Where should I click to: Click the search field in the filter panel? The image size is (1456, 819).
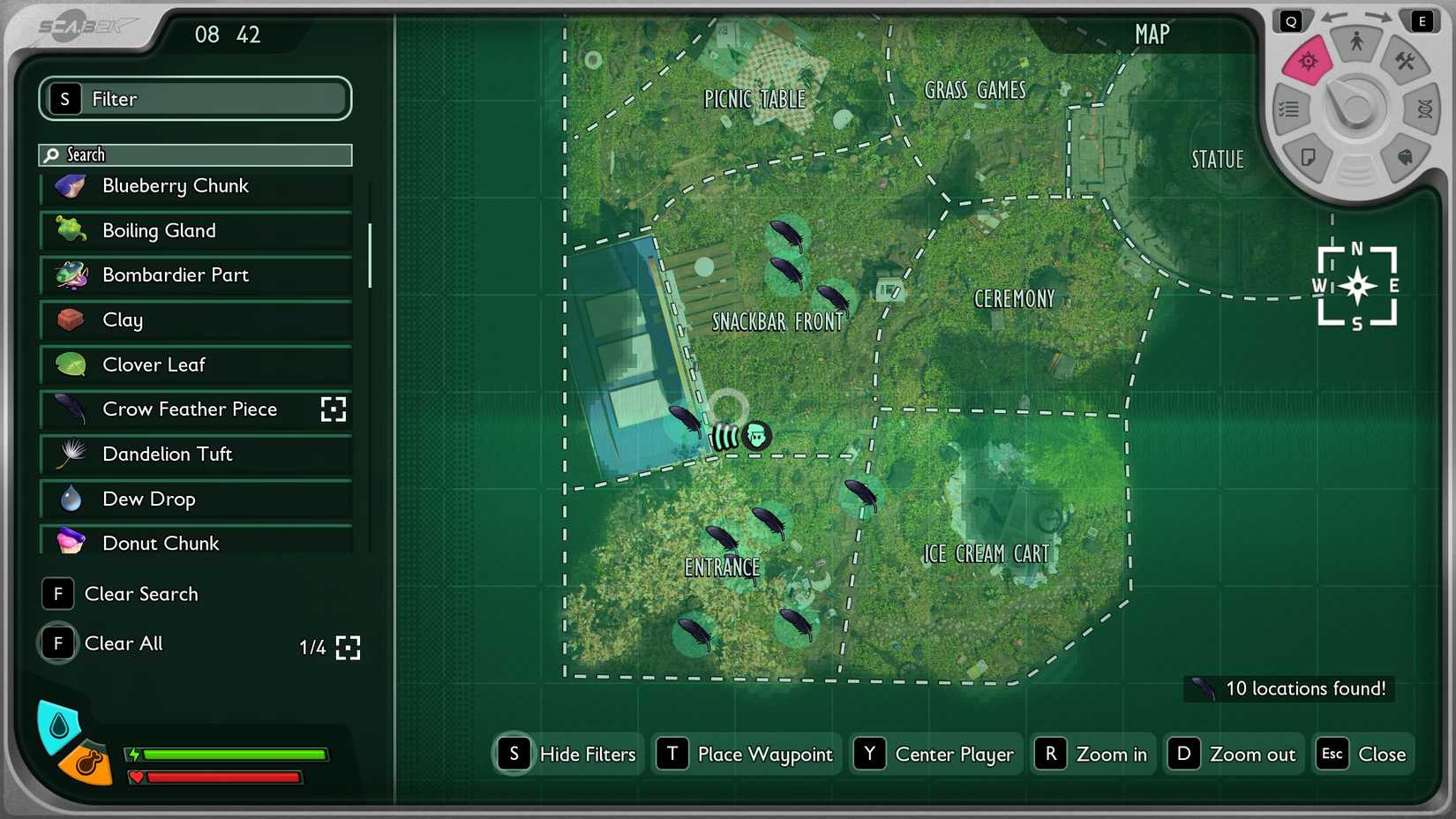(x=194, y=154)
